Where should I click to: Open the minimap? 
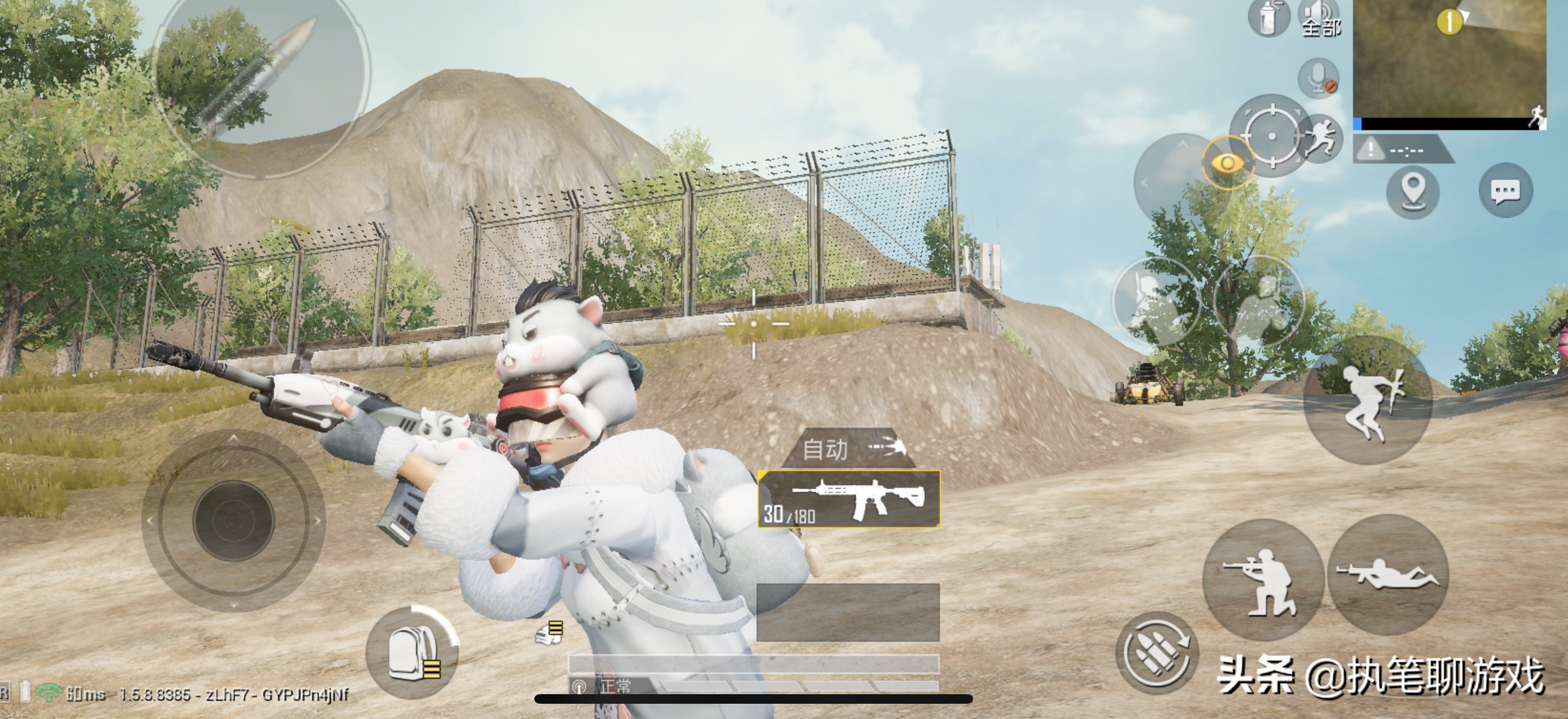point(1449,60)
